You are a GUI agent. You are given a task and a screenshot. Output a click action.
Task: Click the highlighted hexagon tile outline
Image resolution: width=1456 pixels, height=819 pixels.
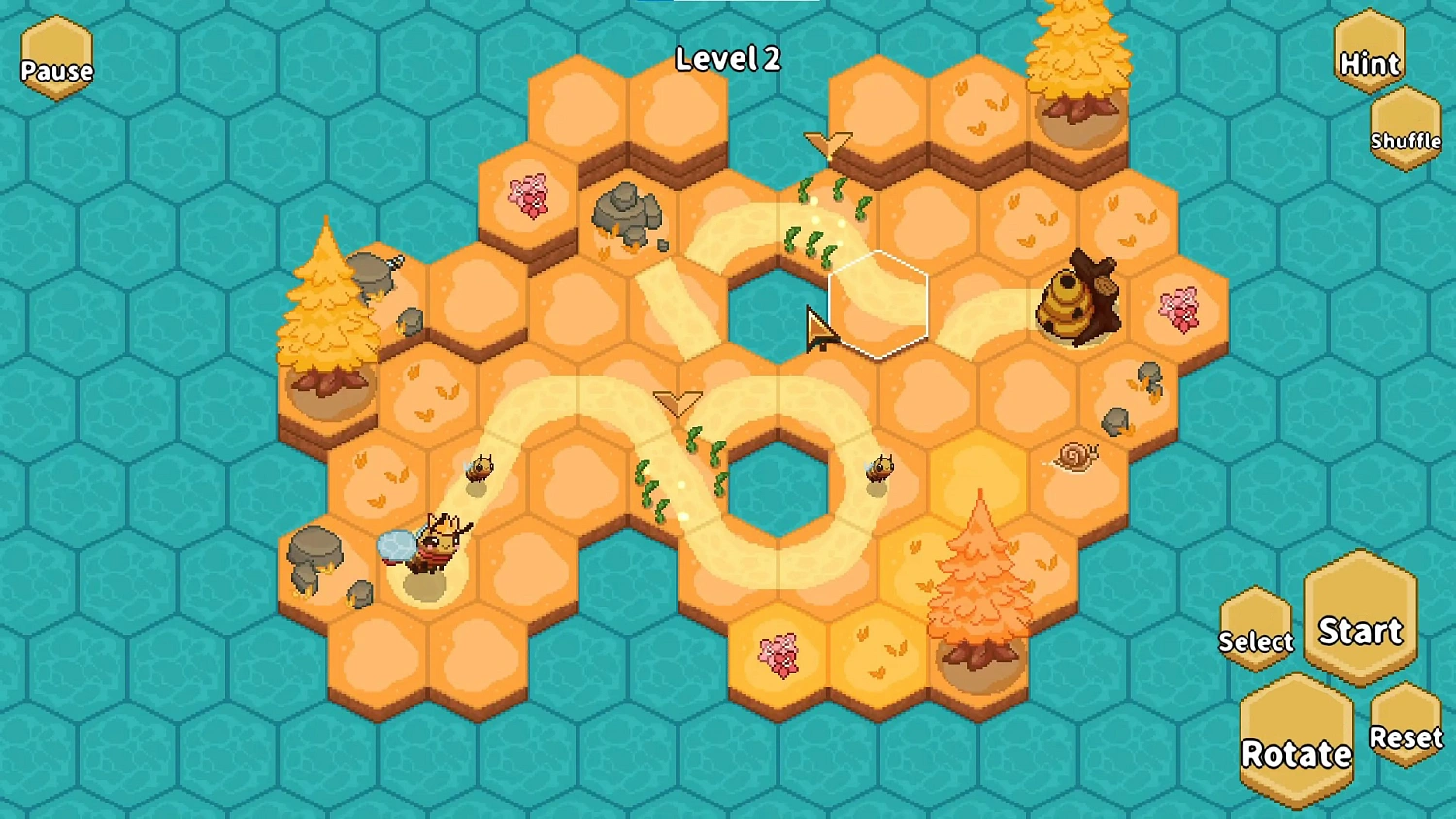[878, 306]
